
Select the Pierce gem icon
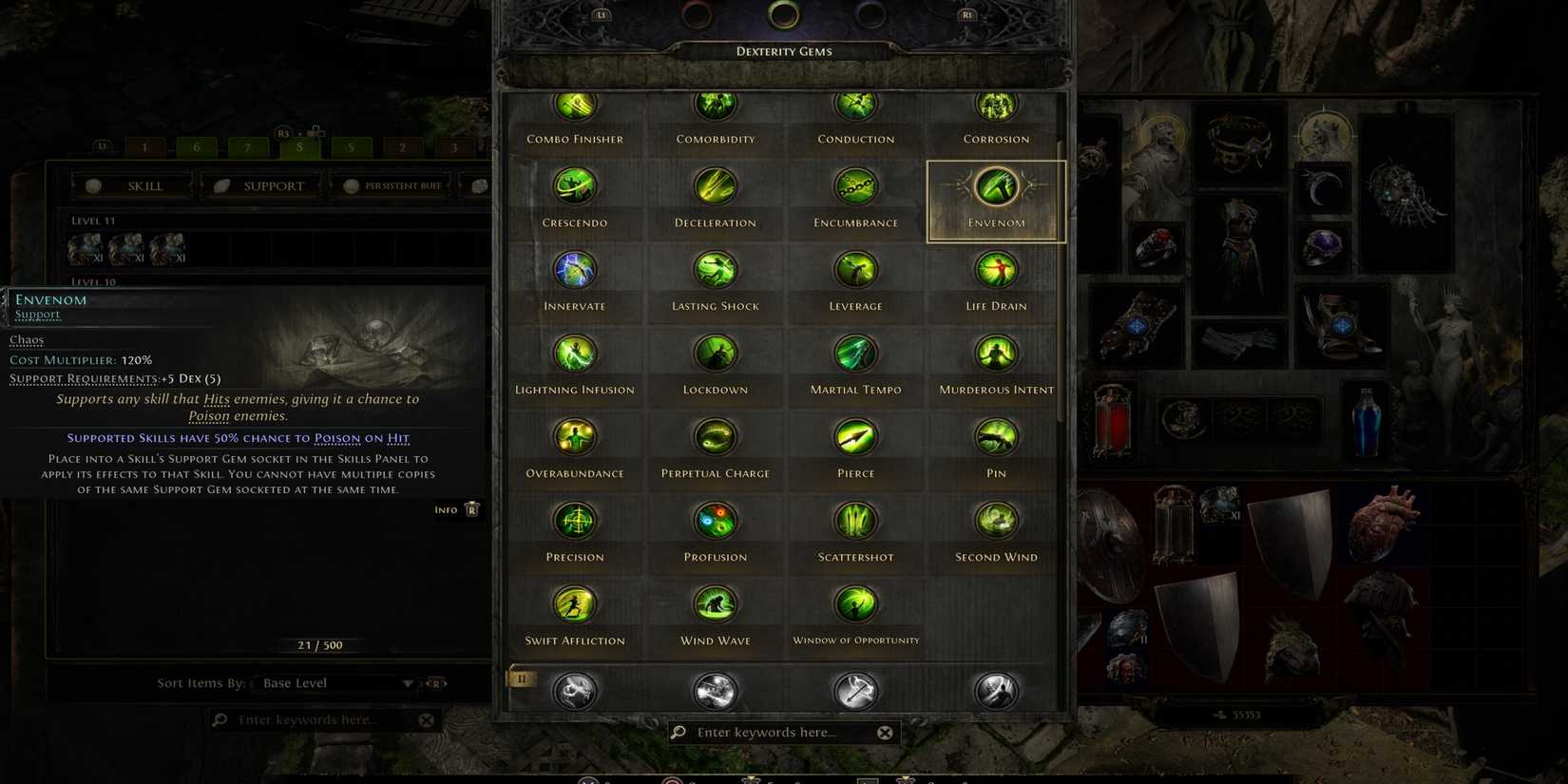coord(855,437)
